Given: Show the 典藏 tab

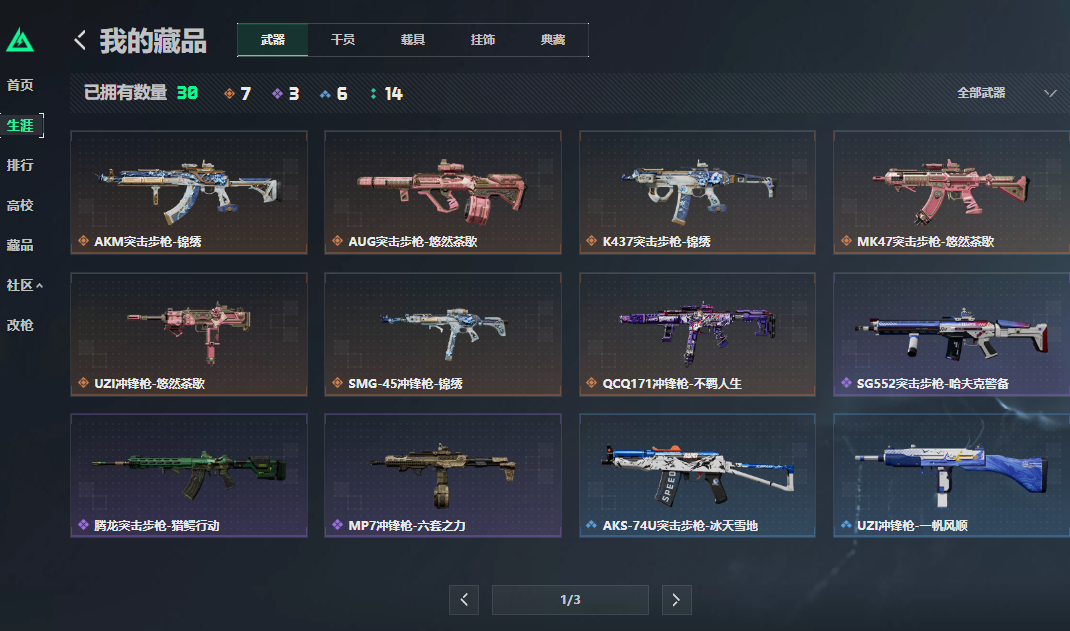Looking at the screenshot, I should click(553, 40).
